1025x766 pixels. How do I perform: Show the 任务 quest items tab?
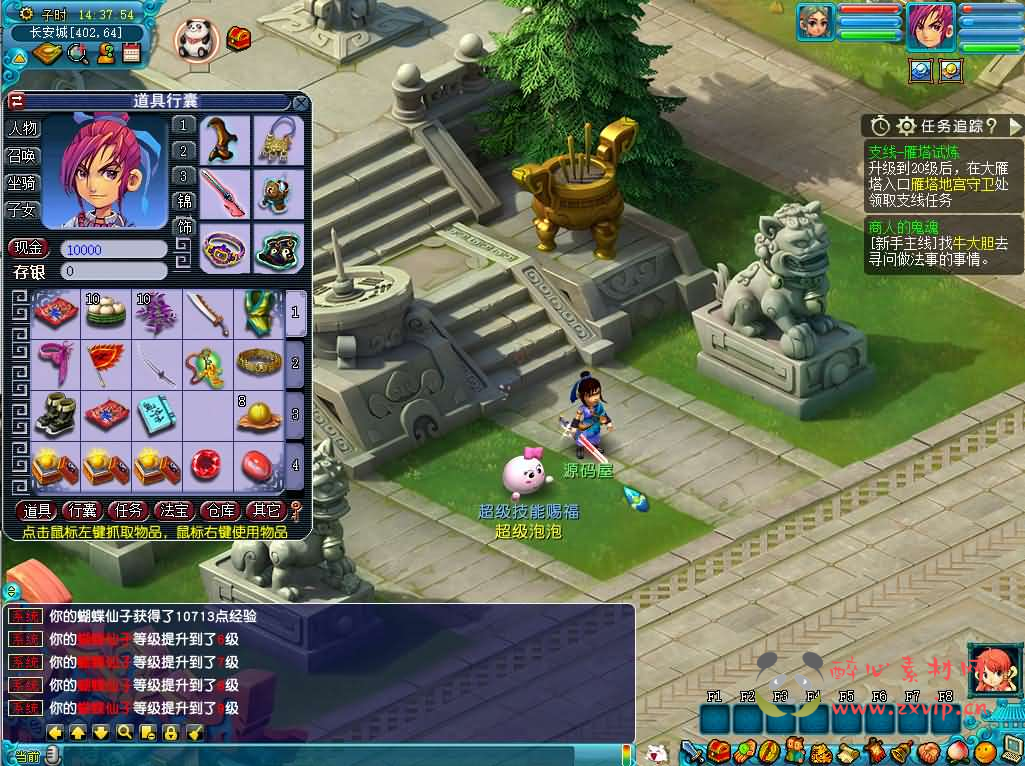(x=127, y=511)
